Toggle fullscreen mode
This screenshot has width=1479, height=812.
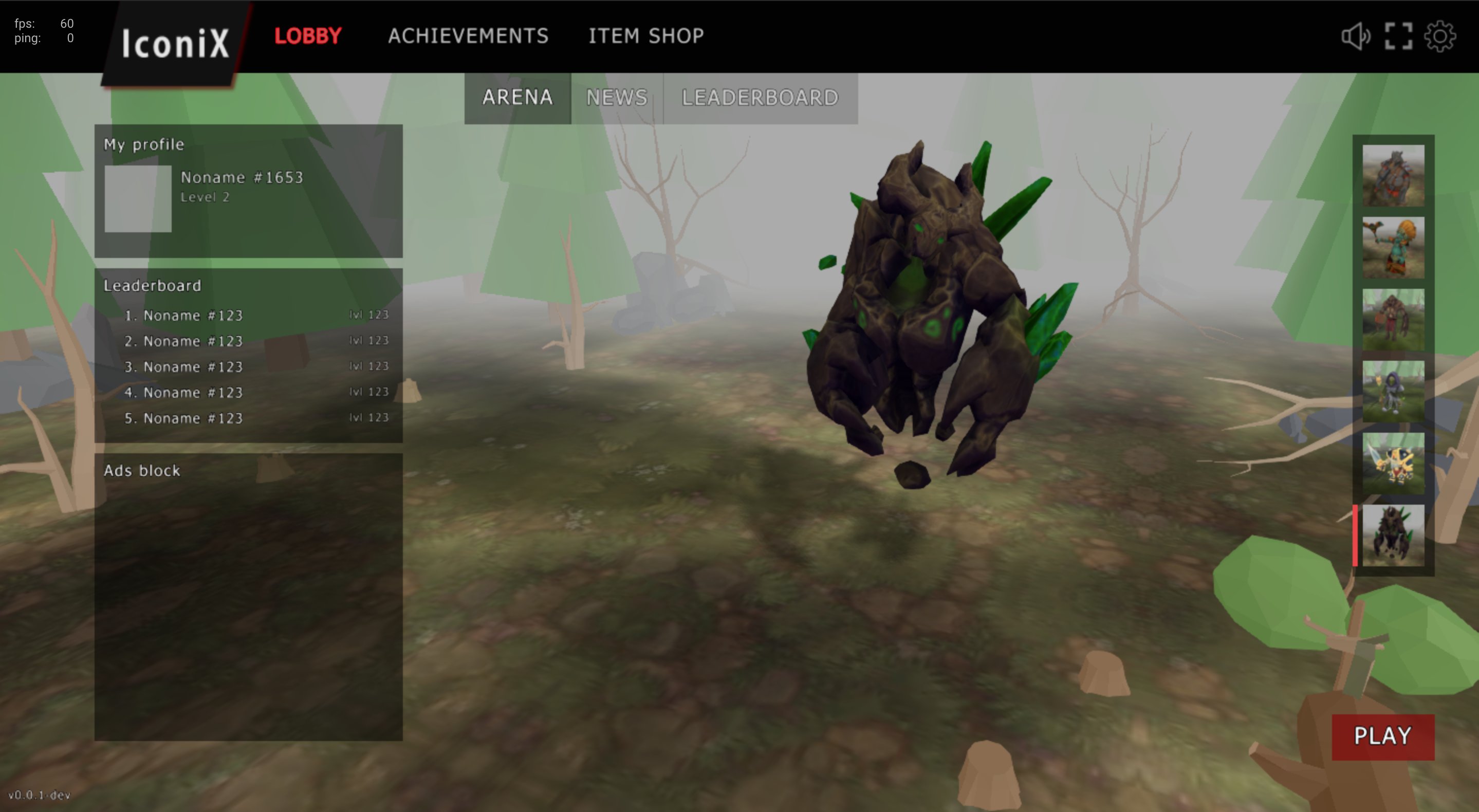(x=1400, y=36)
